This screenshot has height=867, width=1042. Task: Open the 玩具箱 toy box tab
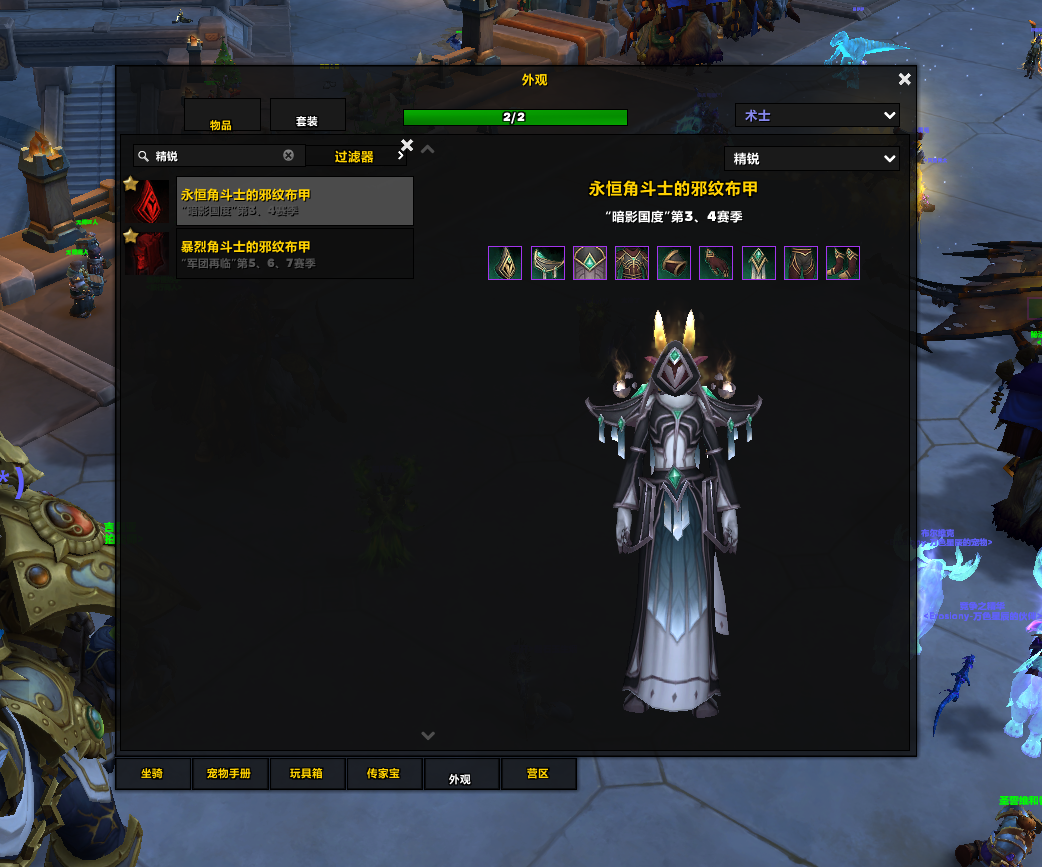[306, 774]
